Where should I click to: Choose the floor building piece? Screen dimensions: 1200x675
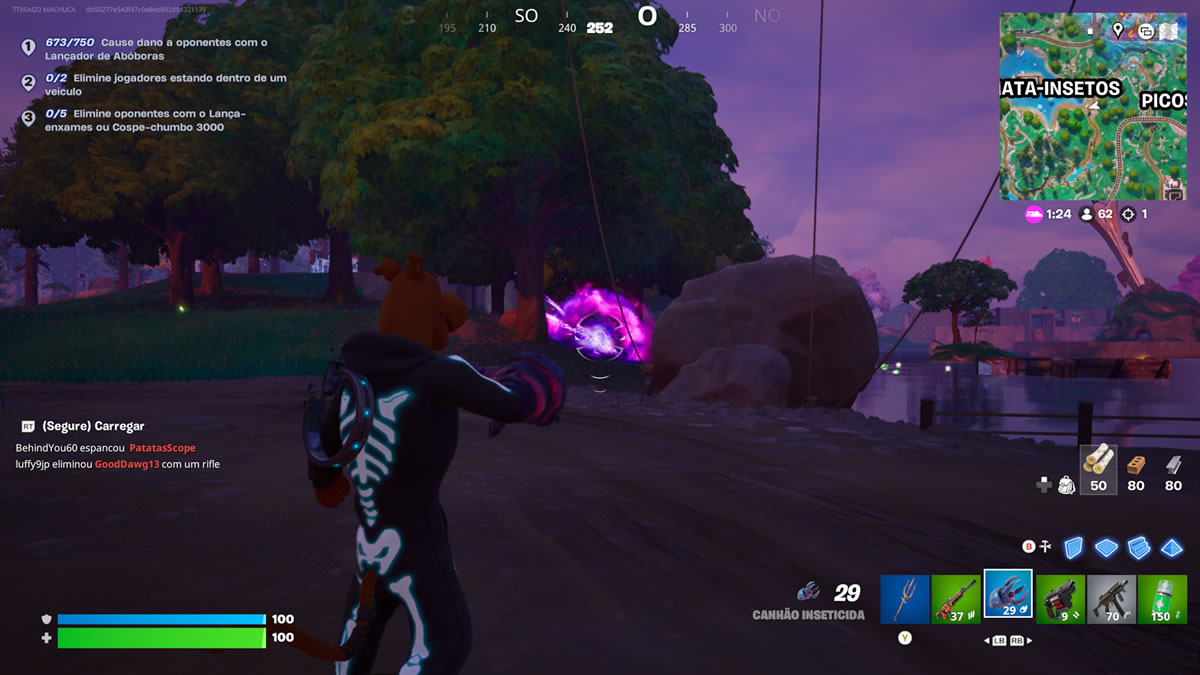tap(1106, 547)
